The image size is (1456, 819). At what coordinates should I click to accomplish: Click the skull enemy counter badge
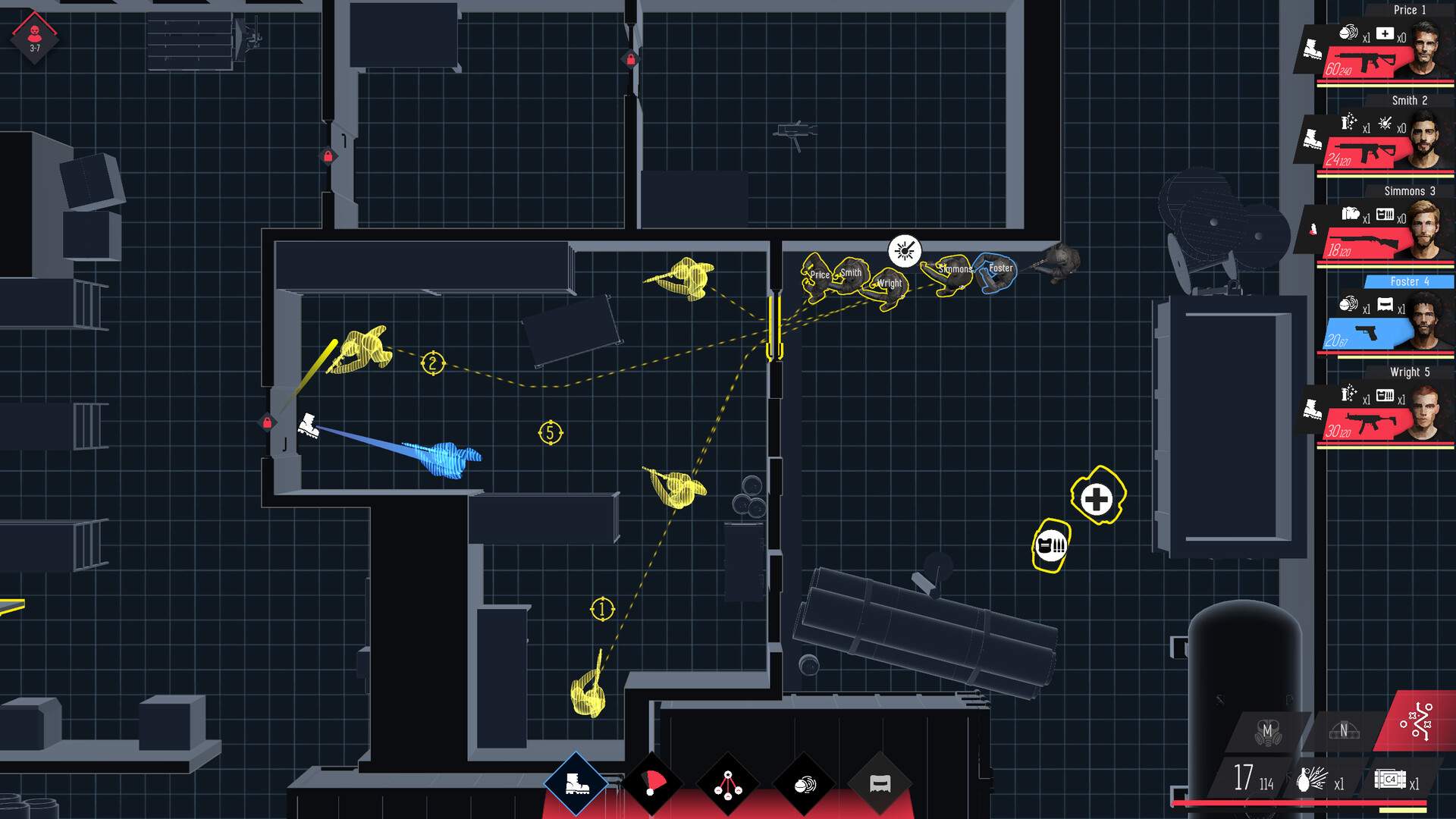click(x=35, y=36)
